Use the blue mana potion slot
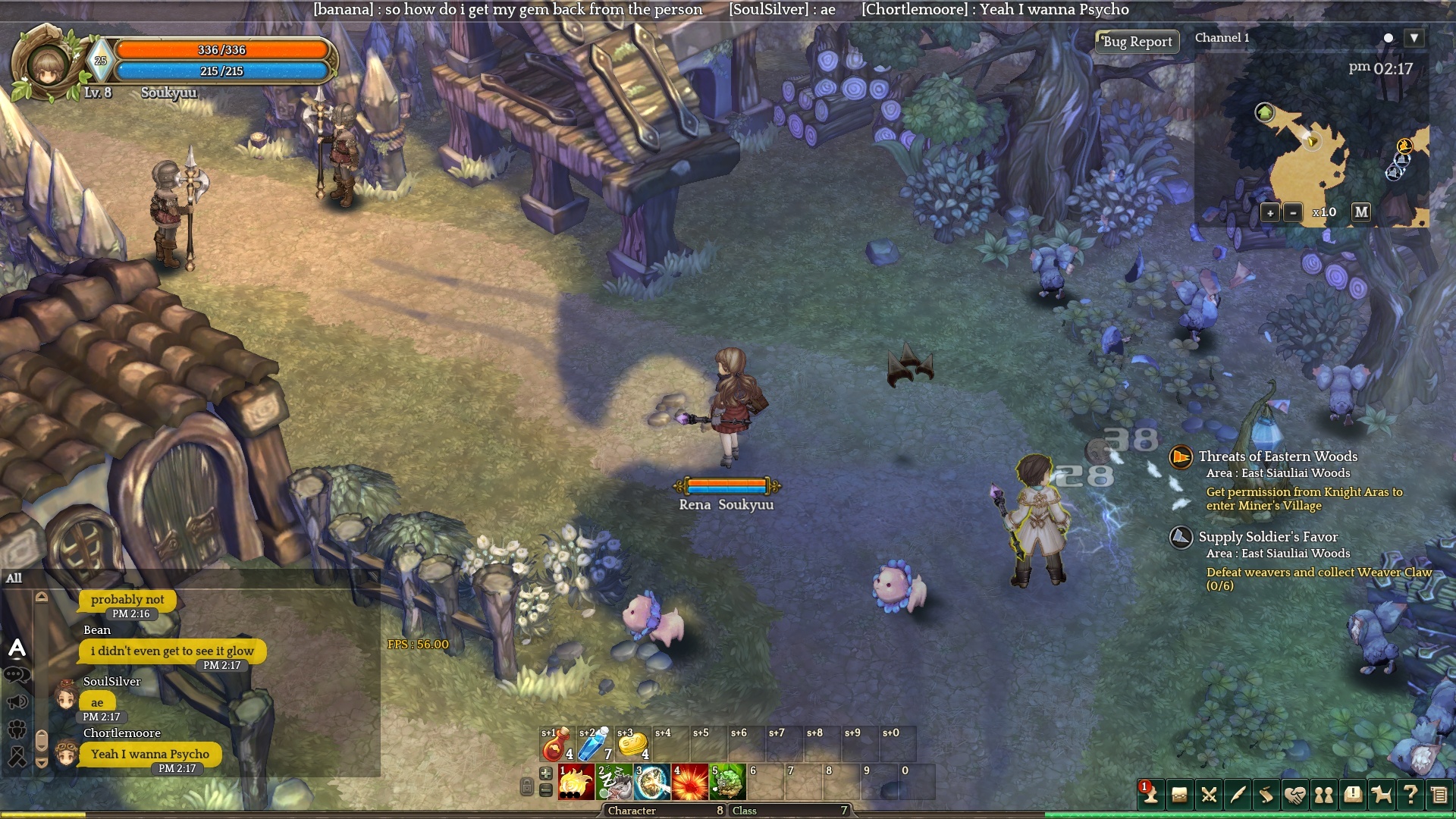1456x819 pixels. pos(595,745)
